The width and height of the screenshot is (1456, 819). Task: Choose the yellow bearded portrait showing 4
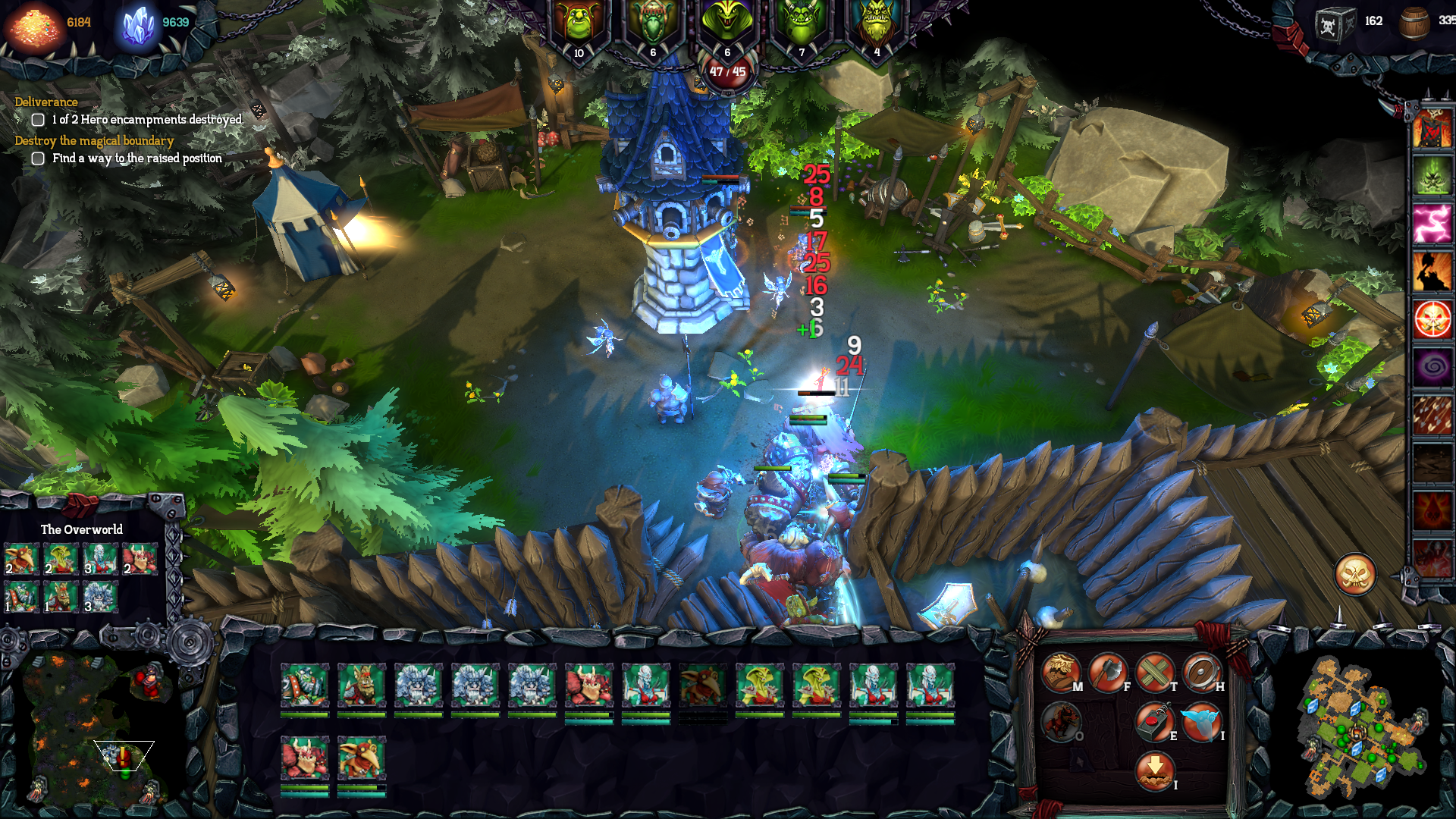tap(877, 27)
